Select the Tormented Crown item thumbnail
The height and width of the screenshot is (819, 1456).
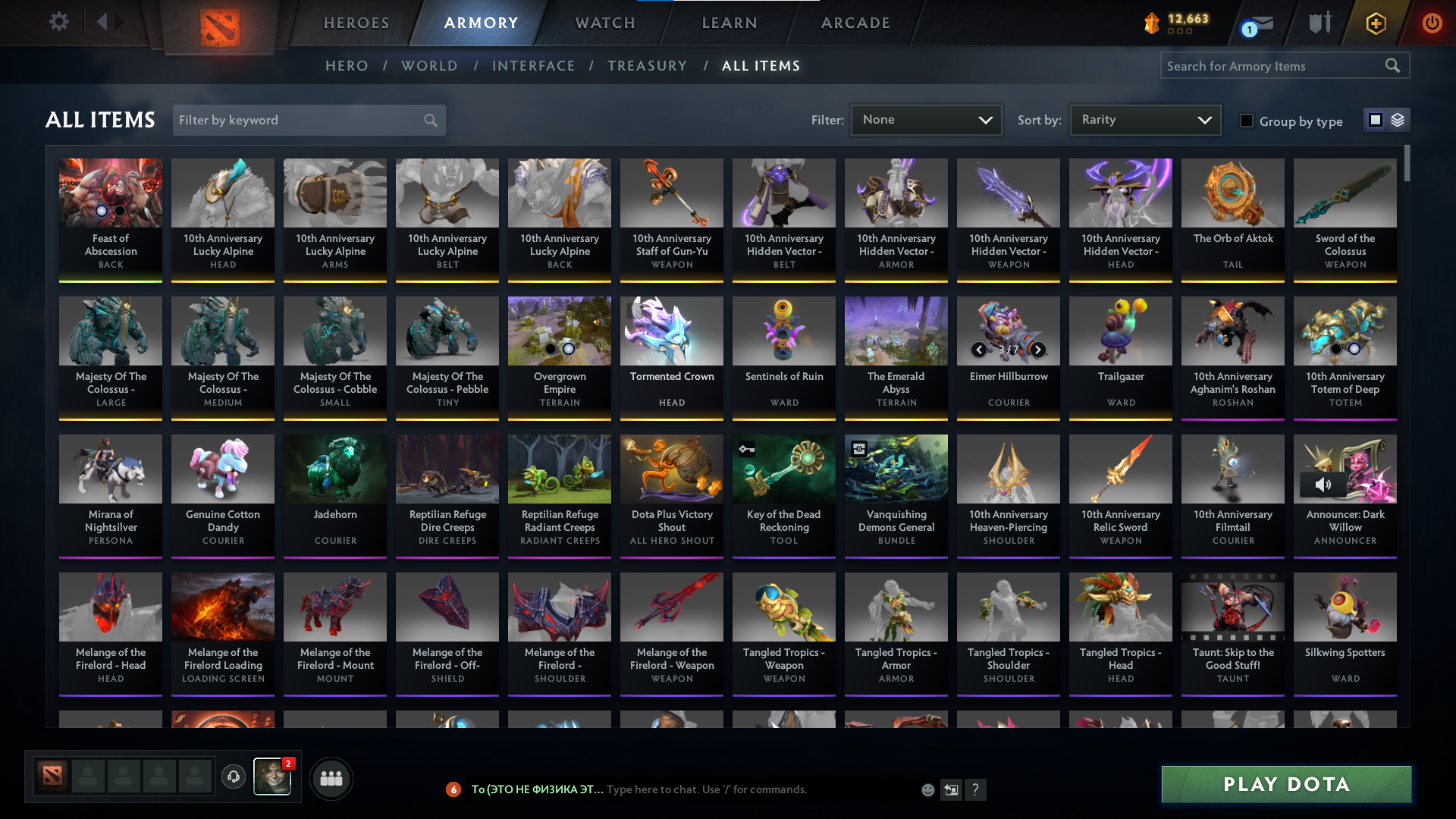[x=671, y=331]
